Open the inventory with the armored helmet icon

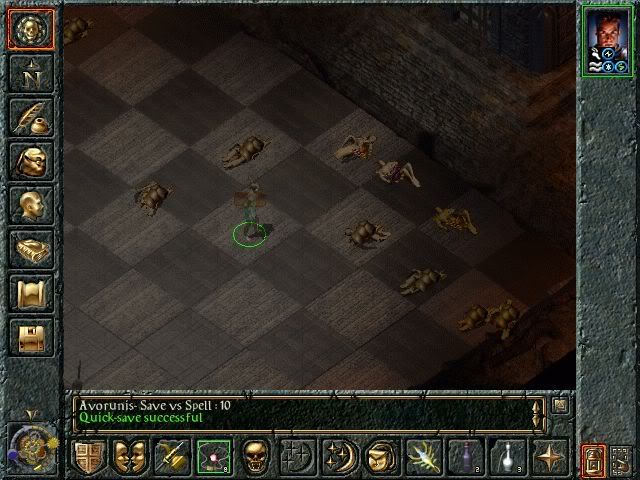tap(31, 161)
